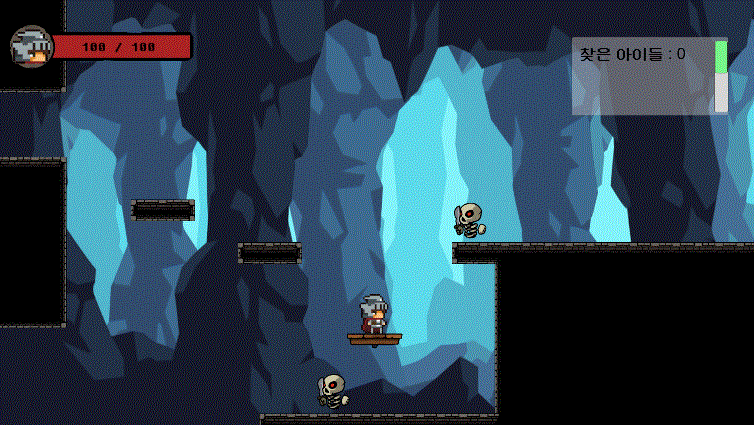Select the 찾은 아이들 tracker panel
This screenshot has height=425, width=754.
point(642,77)
